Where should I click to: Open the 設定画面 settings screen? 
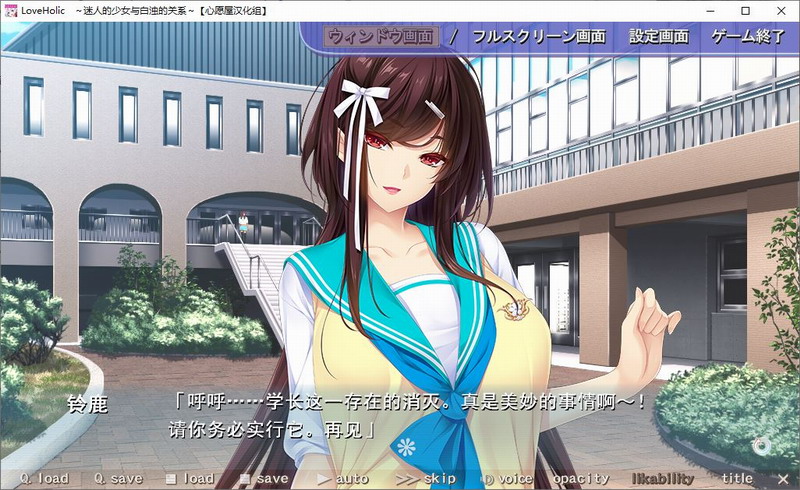click(x=658, y=37)
